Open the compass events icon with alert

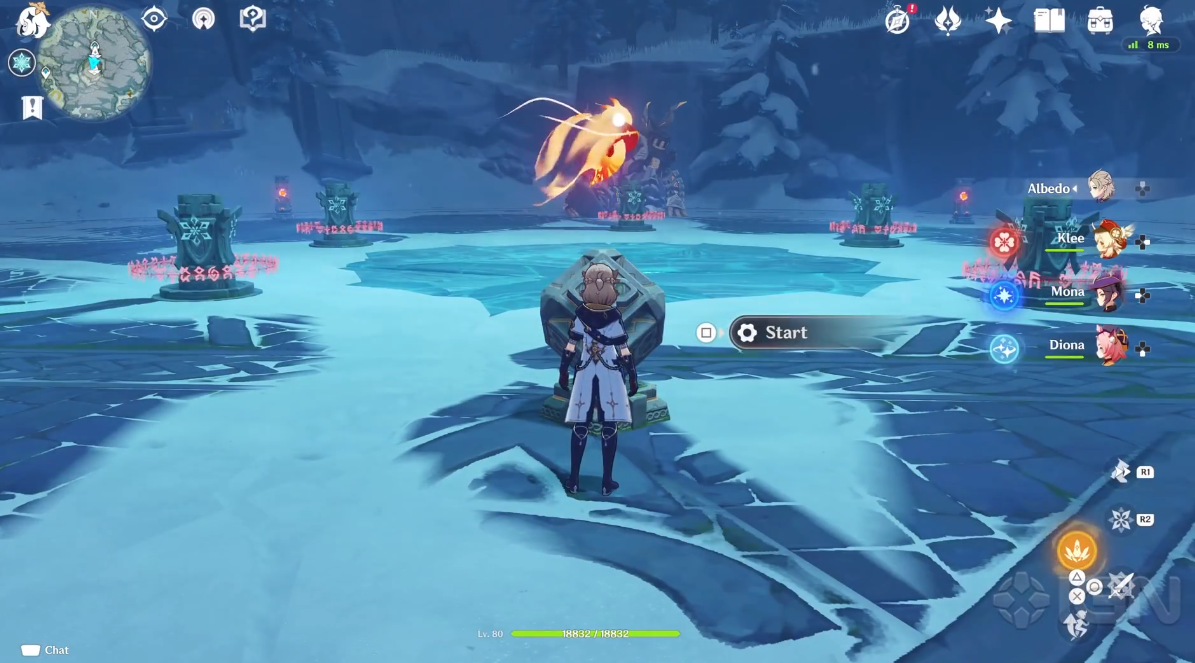coord(899,20)
